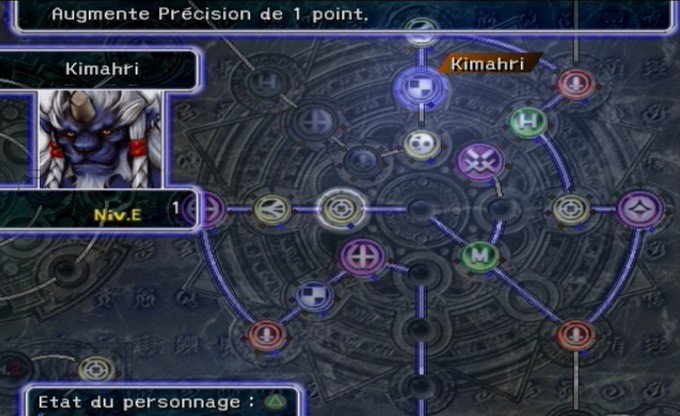This screenshot has width=680, height=416.
Task: Choose the white skull-face node
Action: [422, 144]
